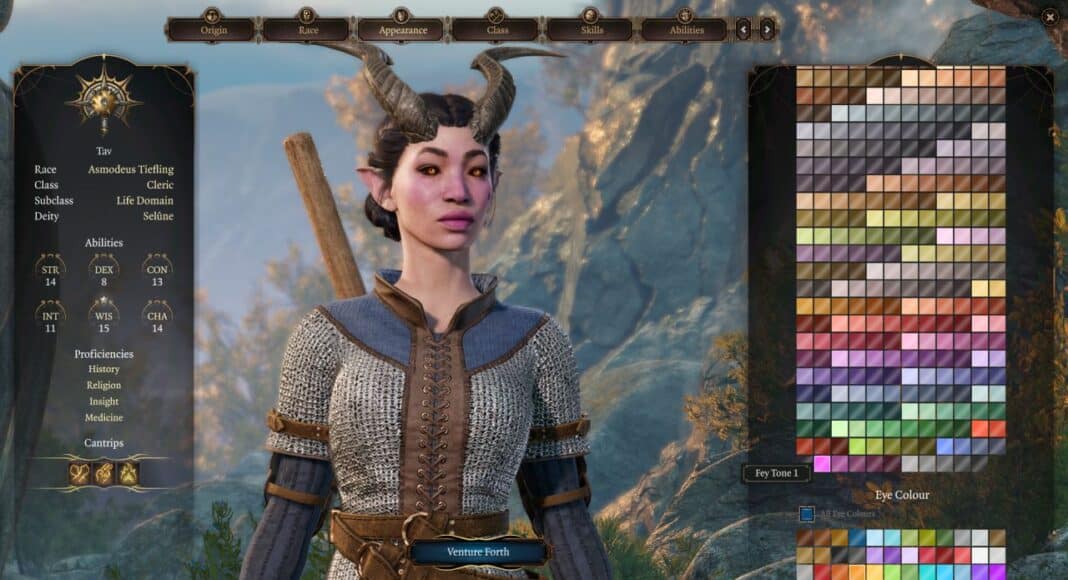The height and width of the screenshot is (580, 1068).
Task: Open the Race tab
Action: pos(306,30)
